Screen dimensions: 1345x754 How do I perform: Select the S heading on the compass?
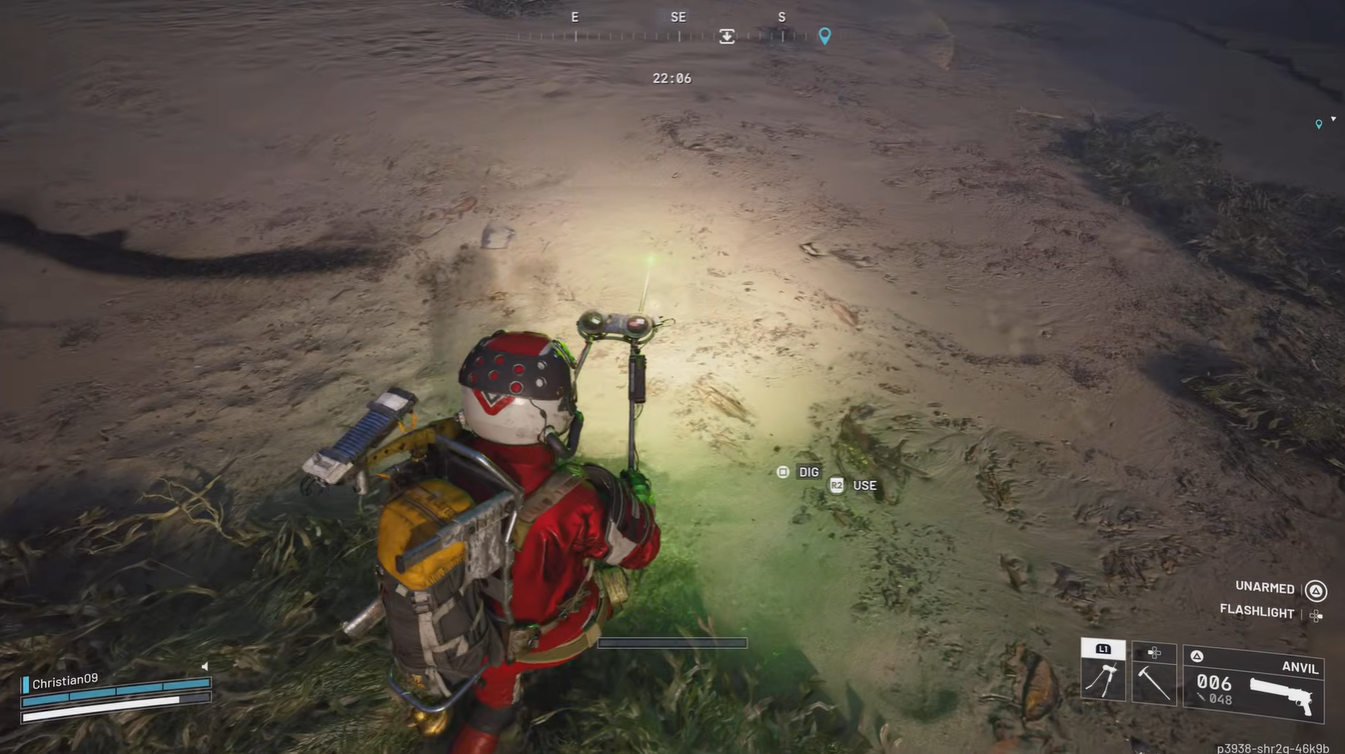[x=781, y=16]
